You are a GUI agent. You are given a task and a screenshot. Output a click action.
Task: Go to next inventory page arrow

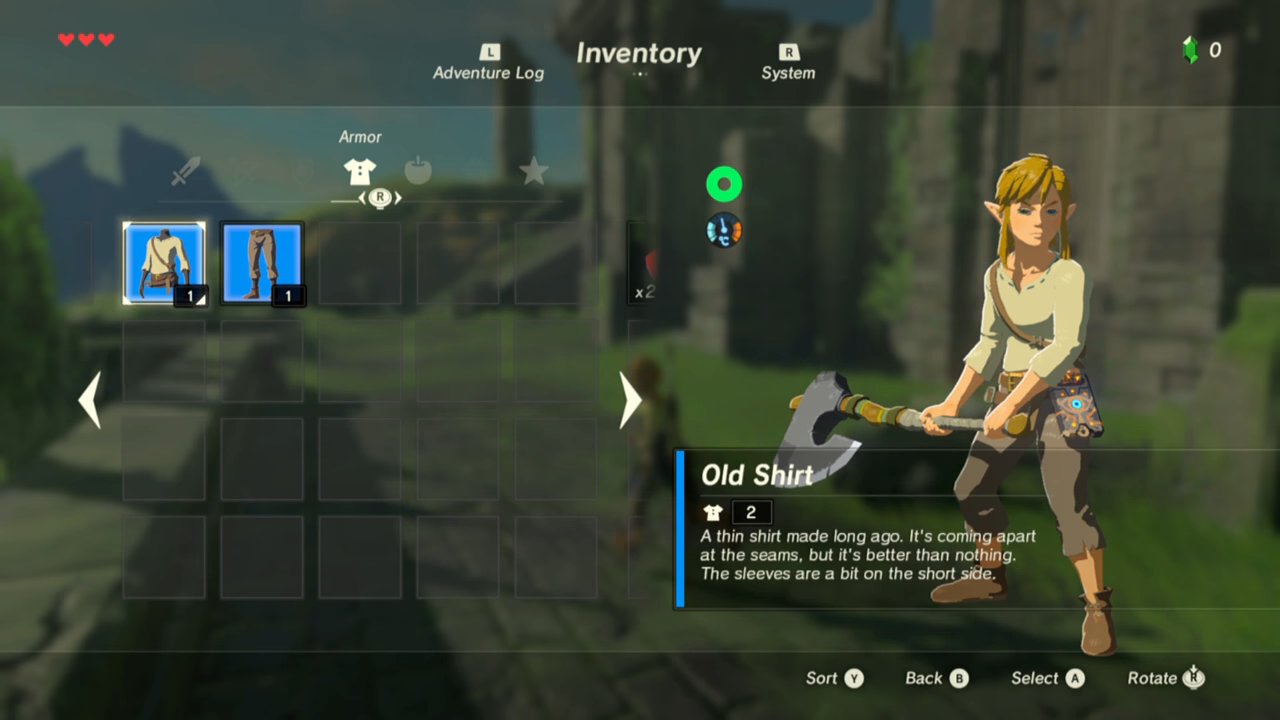click(630, 400)
